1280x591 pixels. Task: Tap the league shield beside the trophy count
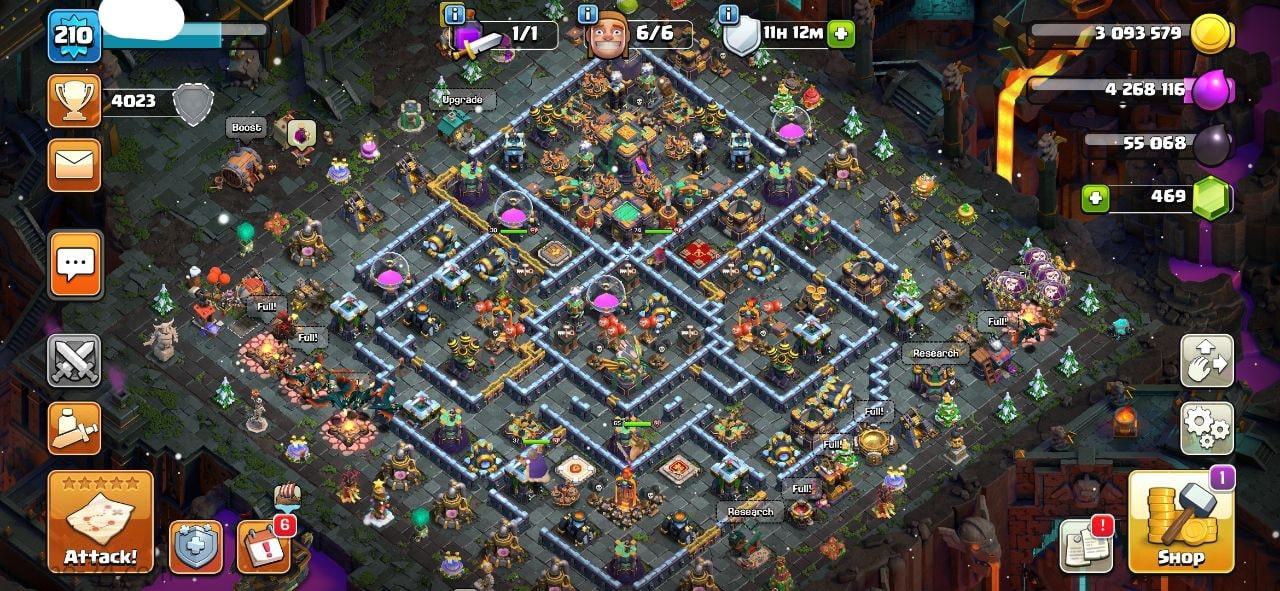pos(193,102)
